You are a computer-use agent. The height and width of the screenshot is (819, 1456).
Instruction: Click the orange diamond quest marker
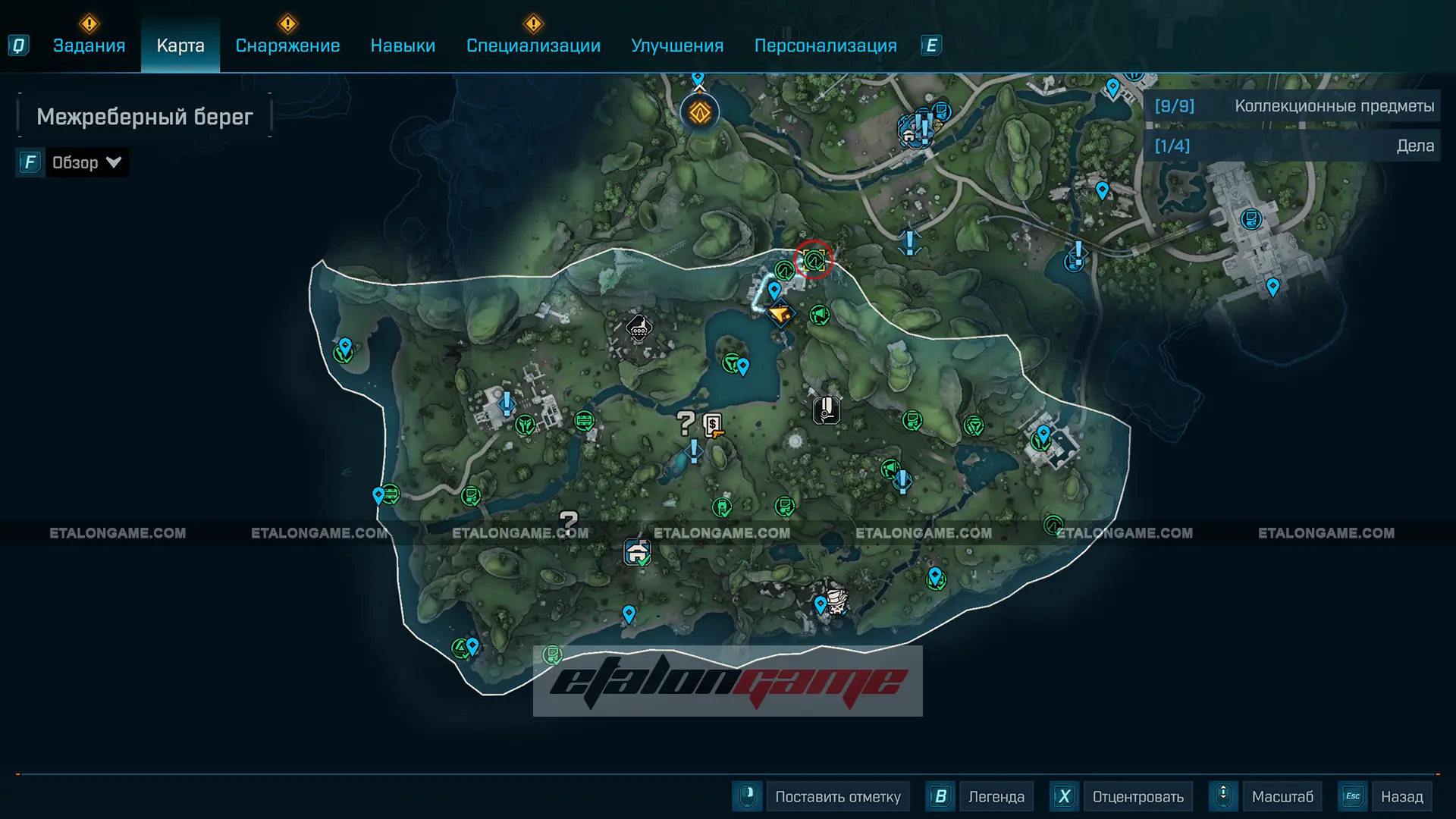click(699, 114)
